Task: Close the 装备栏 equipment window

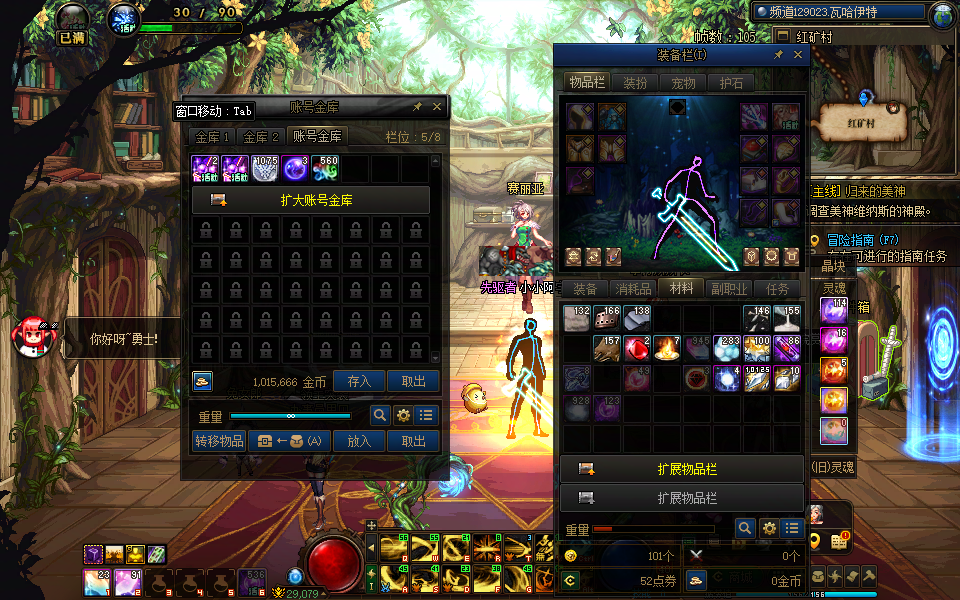Action: 798,56
